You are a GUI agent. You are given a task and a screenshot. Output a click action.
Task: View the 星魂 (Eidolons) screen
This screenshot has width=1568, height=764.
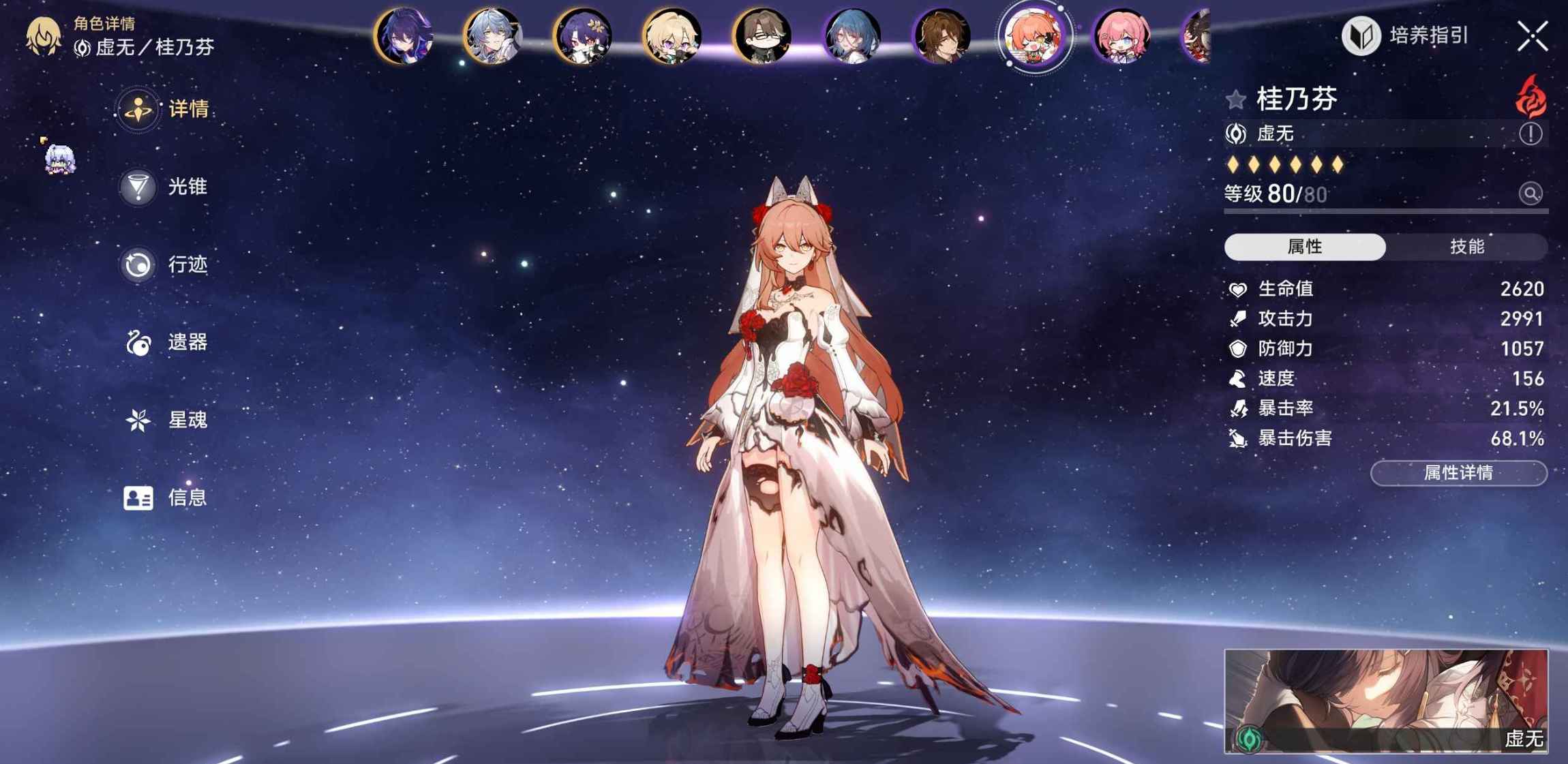click(x=139, y=421)
